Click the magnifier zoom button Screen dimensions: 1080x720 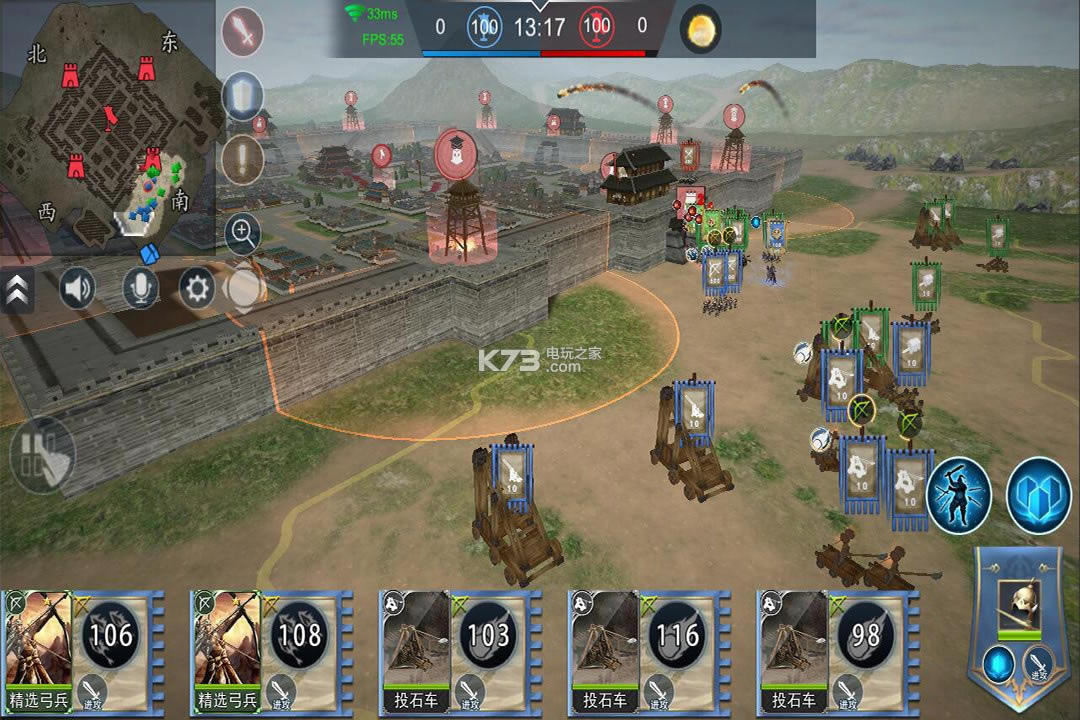click(x=242, y=234)
